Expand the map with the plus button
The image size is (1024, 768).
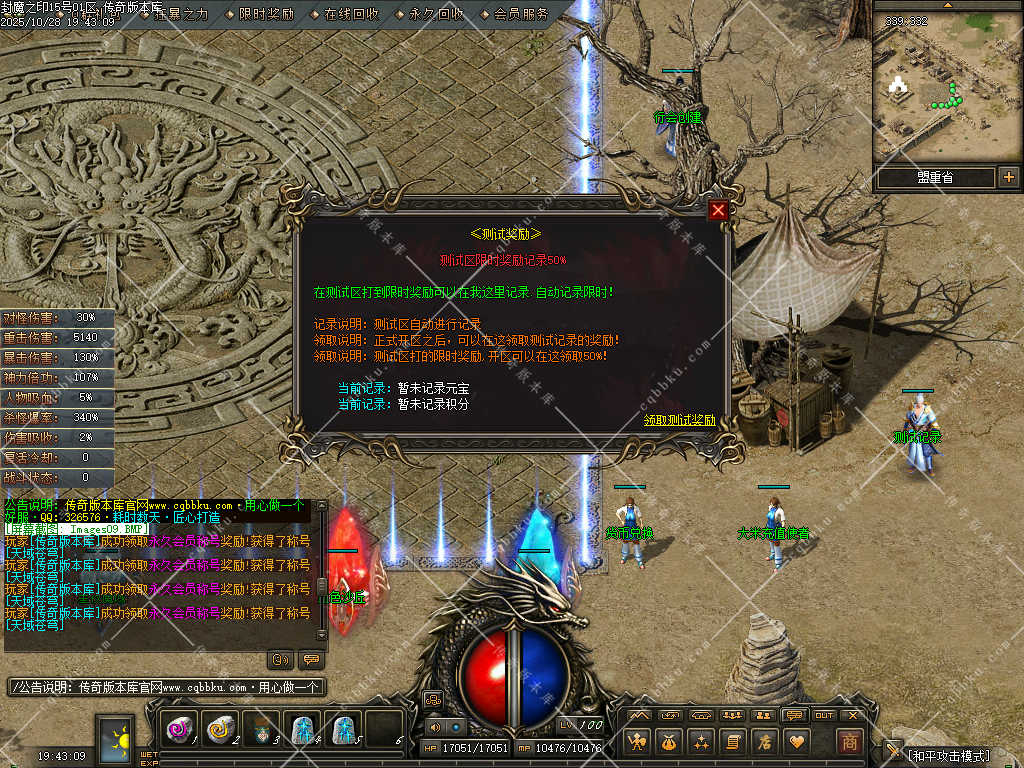click(x=1008, y=177)
